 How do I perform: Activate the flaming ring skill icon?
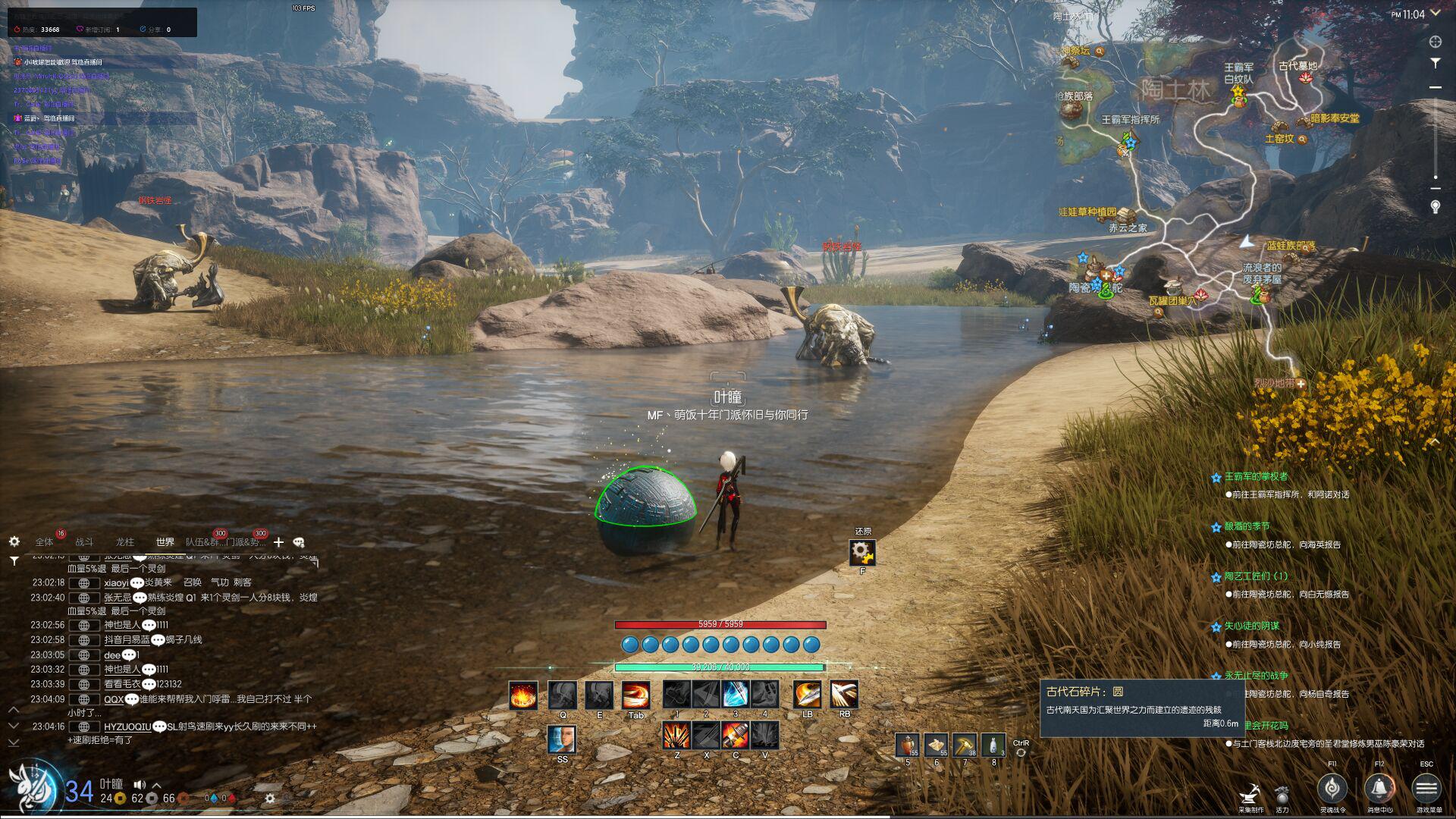coord(523,695)
